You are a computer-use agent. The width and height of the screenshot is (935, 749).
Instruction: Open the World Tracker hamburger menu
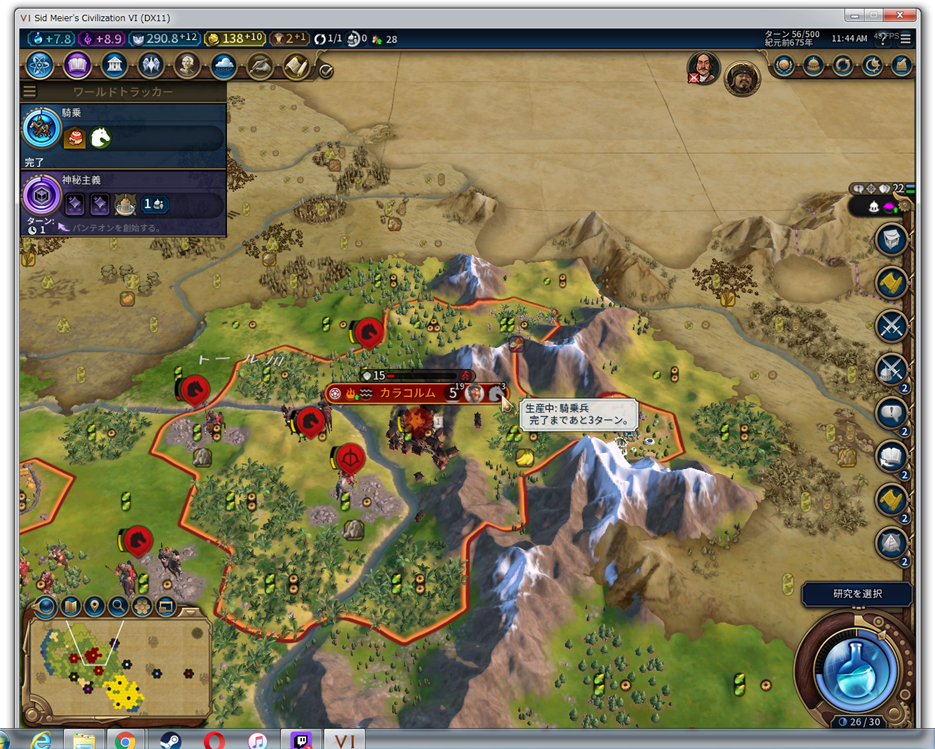click(x=30, y=92)
